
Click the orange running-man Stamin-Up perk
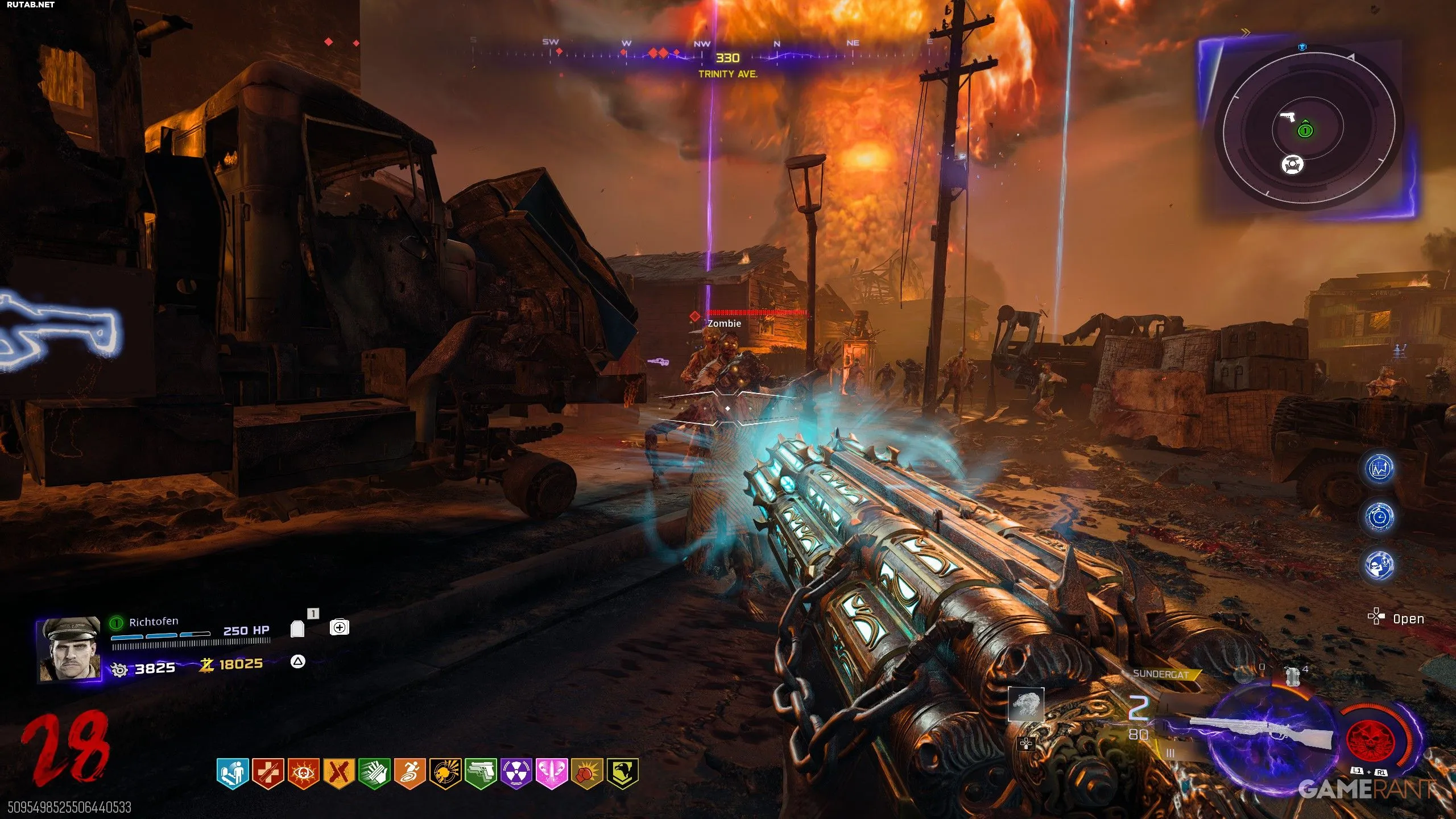(x=410, y=773)
